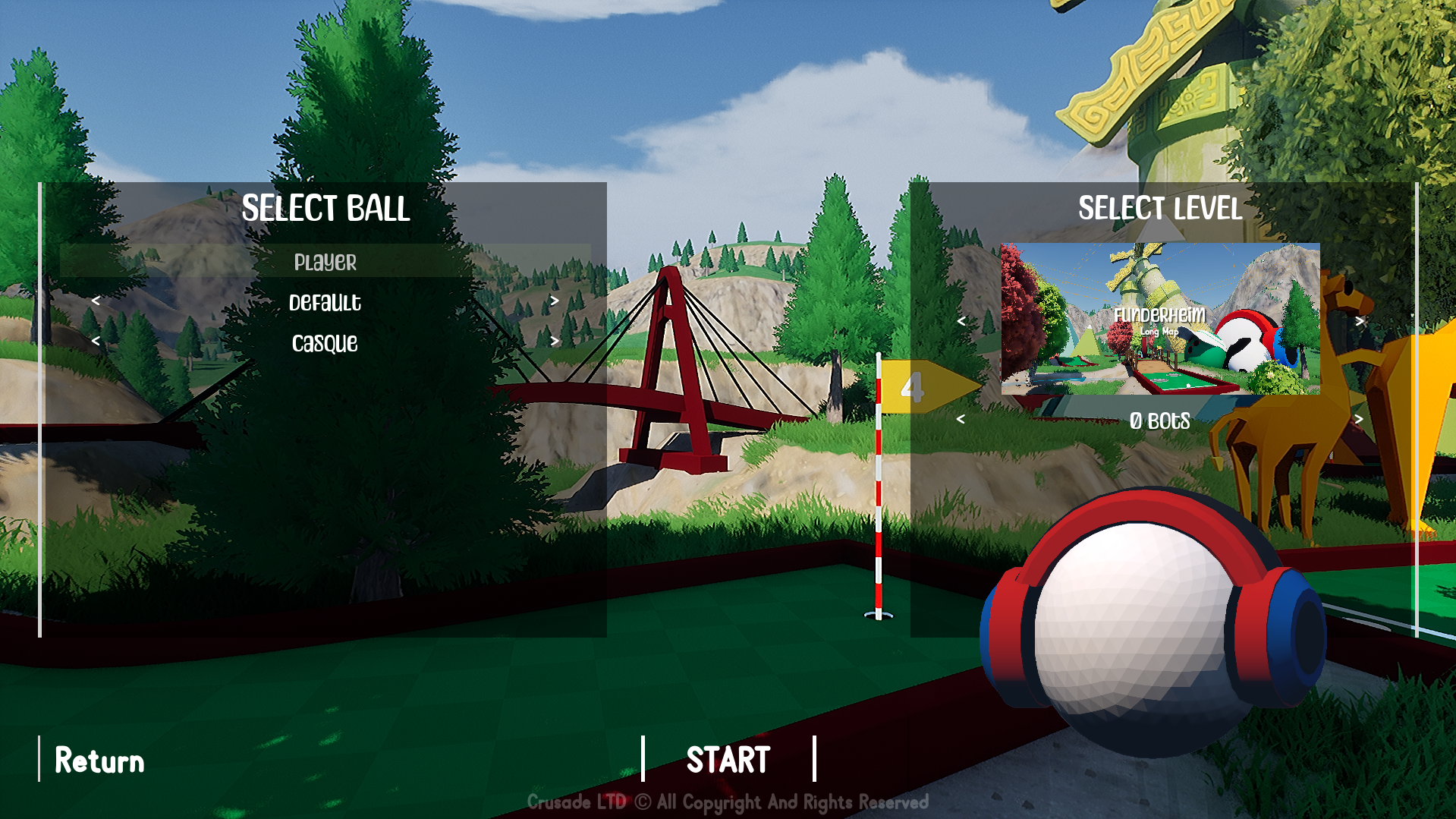Increase the number of bots
1456x819 pixels.
click(x=1360, y=420)
